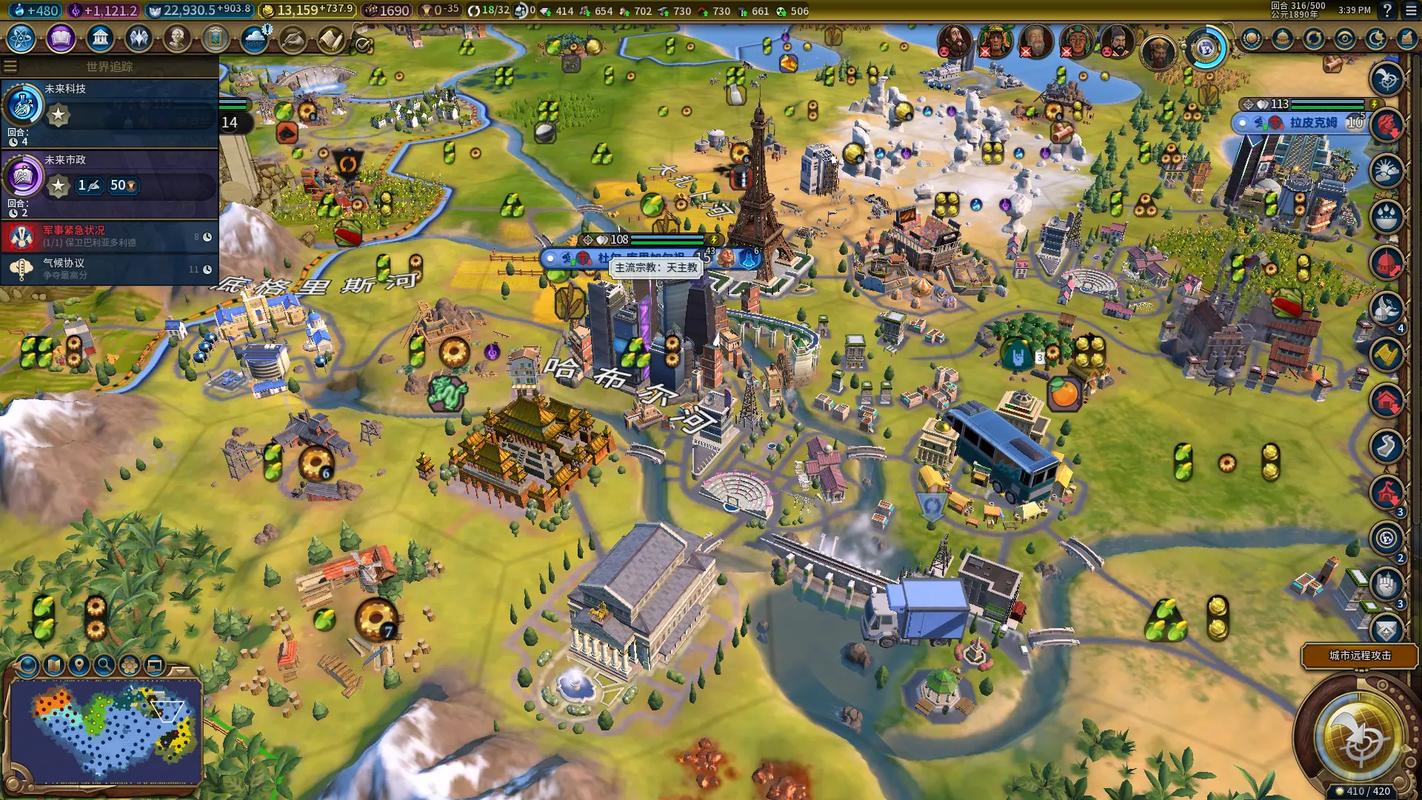Open the 军事紧急状况 emergency entry
Image resolution: width=1422 pixels, height=800 pixels.
tap(110, 236)
